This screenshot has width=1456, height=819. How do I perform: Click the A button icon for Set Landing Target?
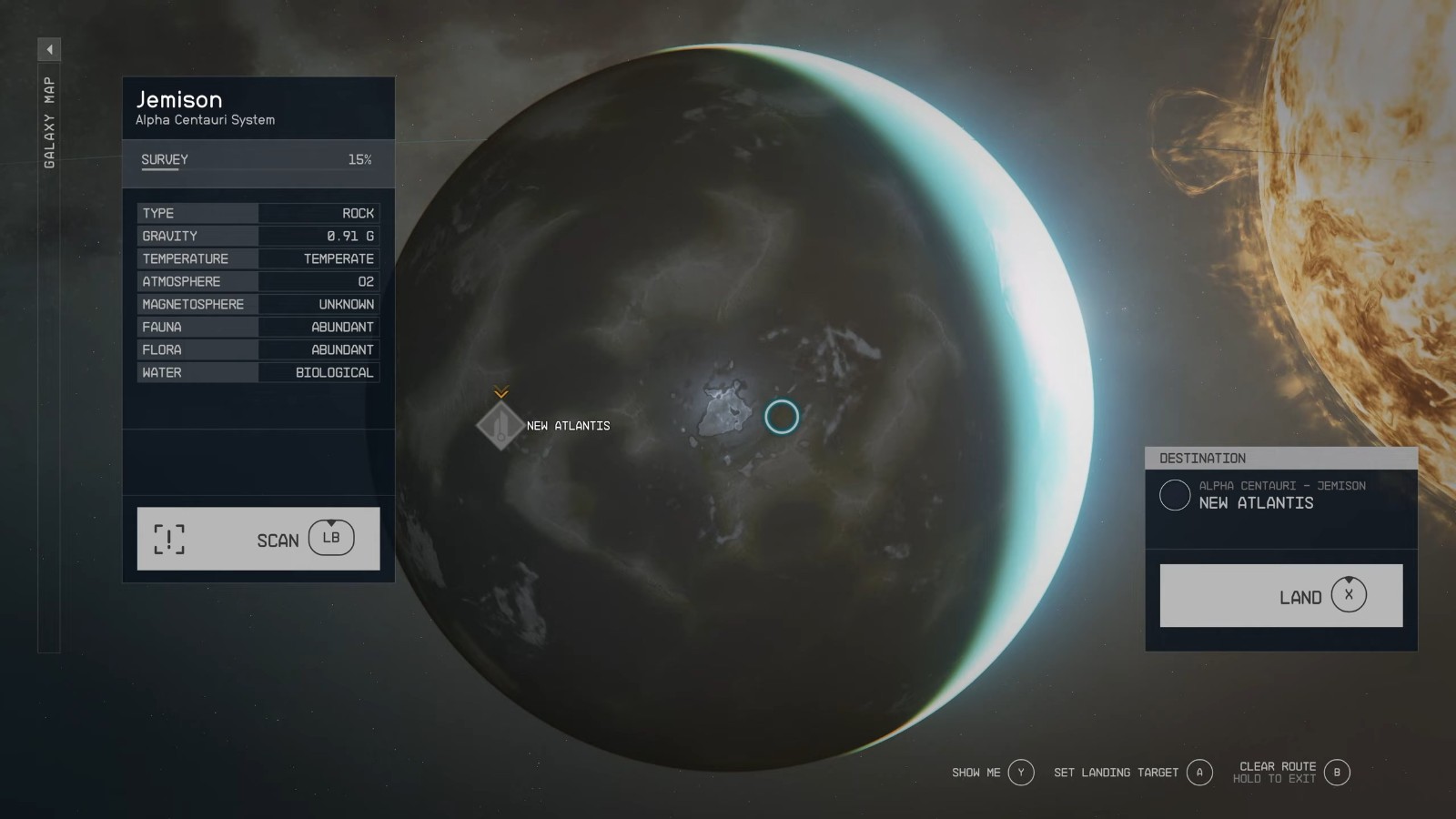coord(1200,772)
